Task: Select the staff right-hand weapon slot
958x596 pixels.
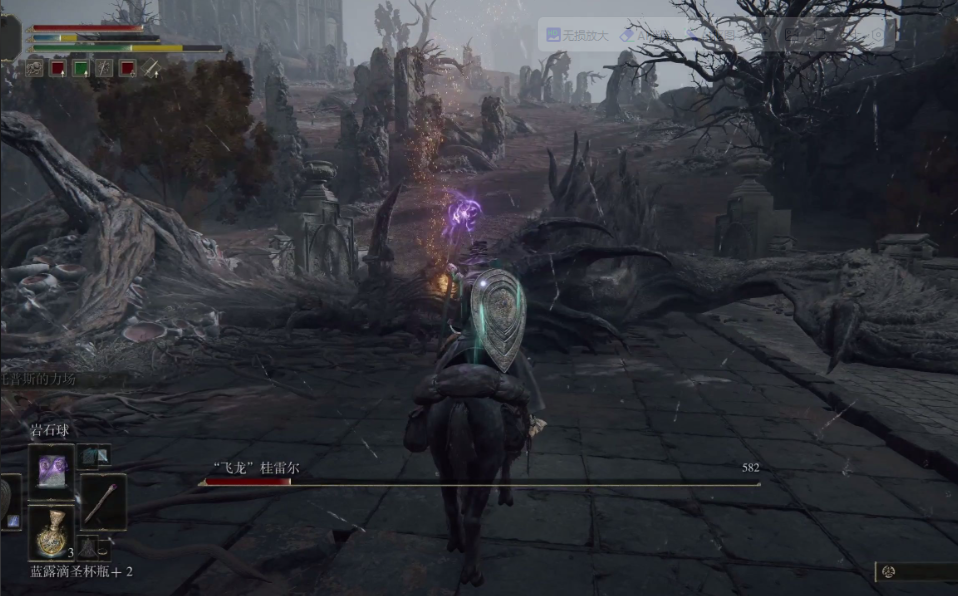Action: coord(103,500)
